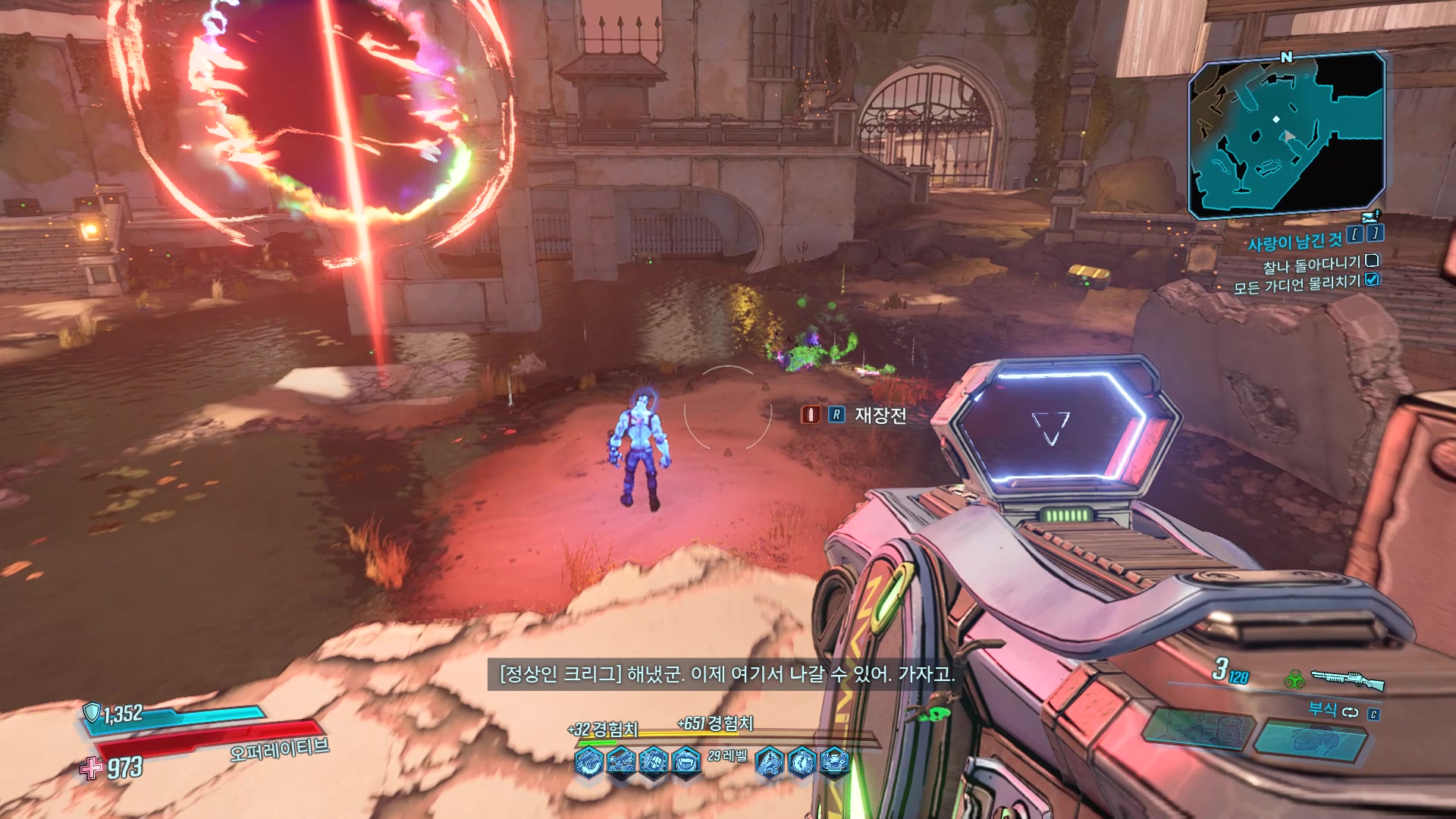This screenshot has width=1456, height=819.
Task: Click the last hexagonal buff icon right of level
Action: (x=834, y=761)
